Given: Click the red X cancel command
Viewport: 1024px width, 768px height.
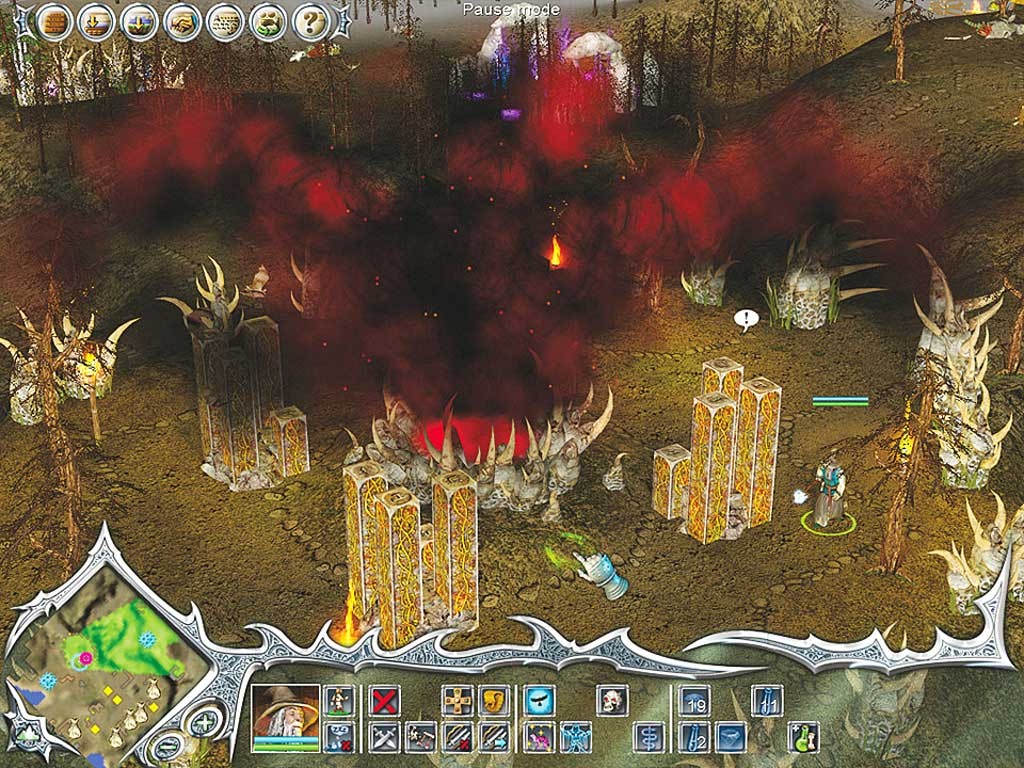Looking at the screenshot, I should pyautogui.click(x=385, y=700).
